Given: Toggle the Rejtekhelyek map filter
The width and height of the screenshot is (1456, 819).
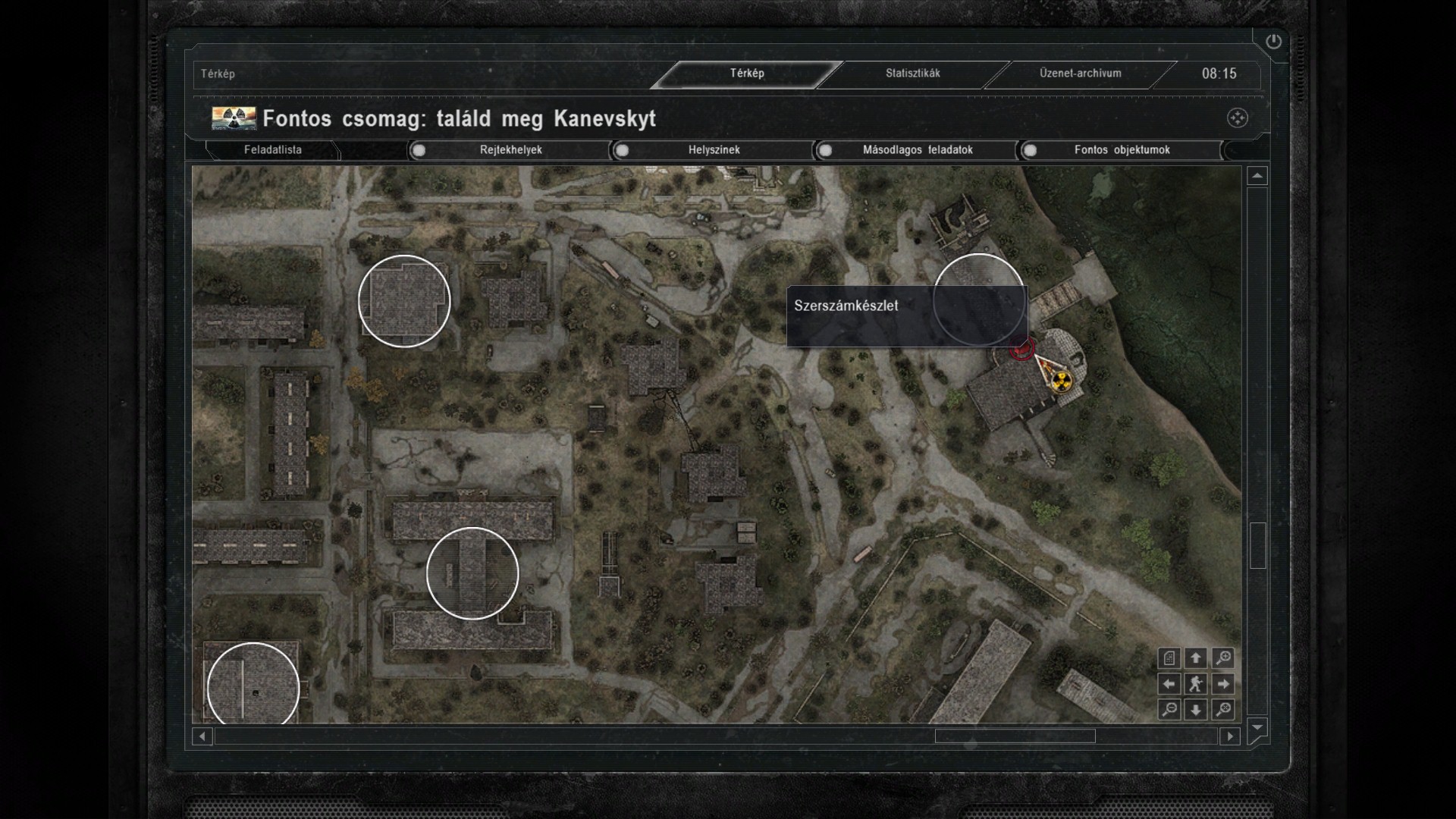Looking at the screenshot, I should tap(419, 150).
